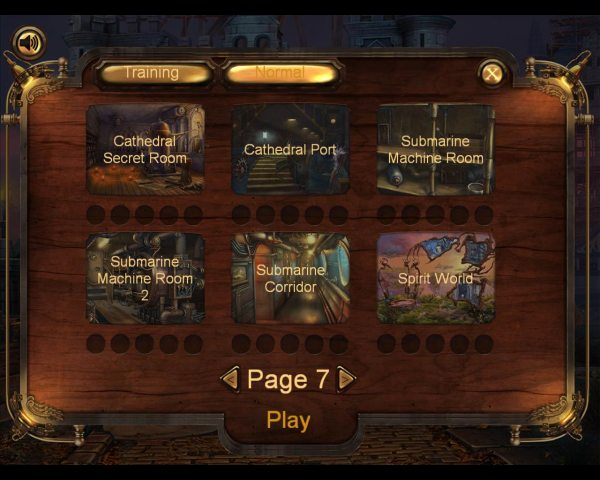Choose the Spirit World level

435,278
